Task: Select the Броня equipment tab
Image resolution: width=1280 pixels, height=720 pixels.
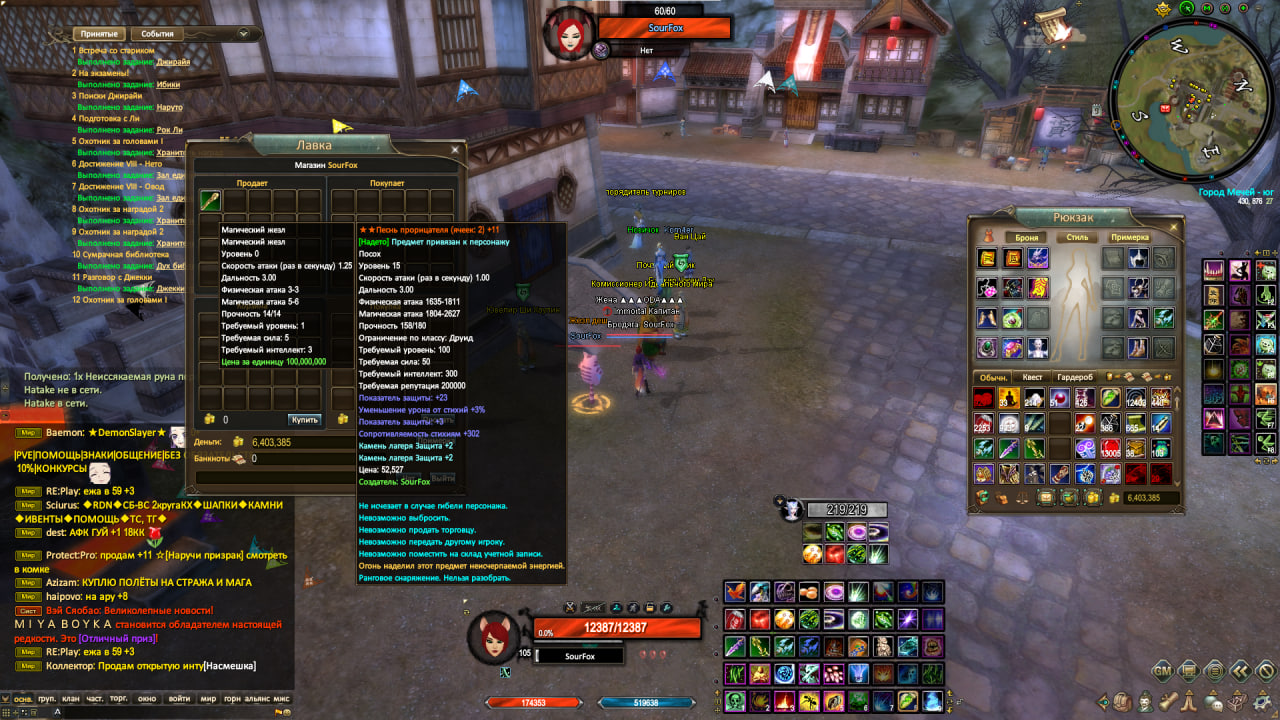Action: [1025, 238]
